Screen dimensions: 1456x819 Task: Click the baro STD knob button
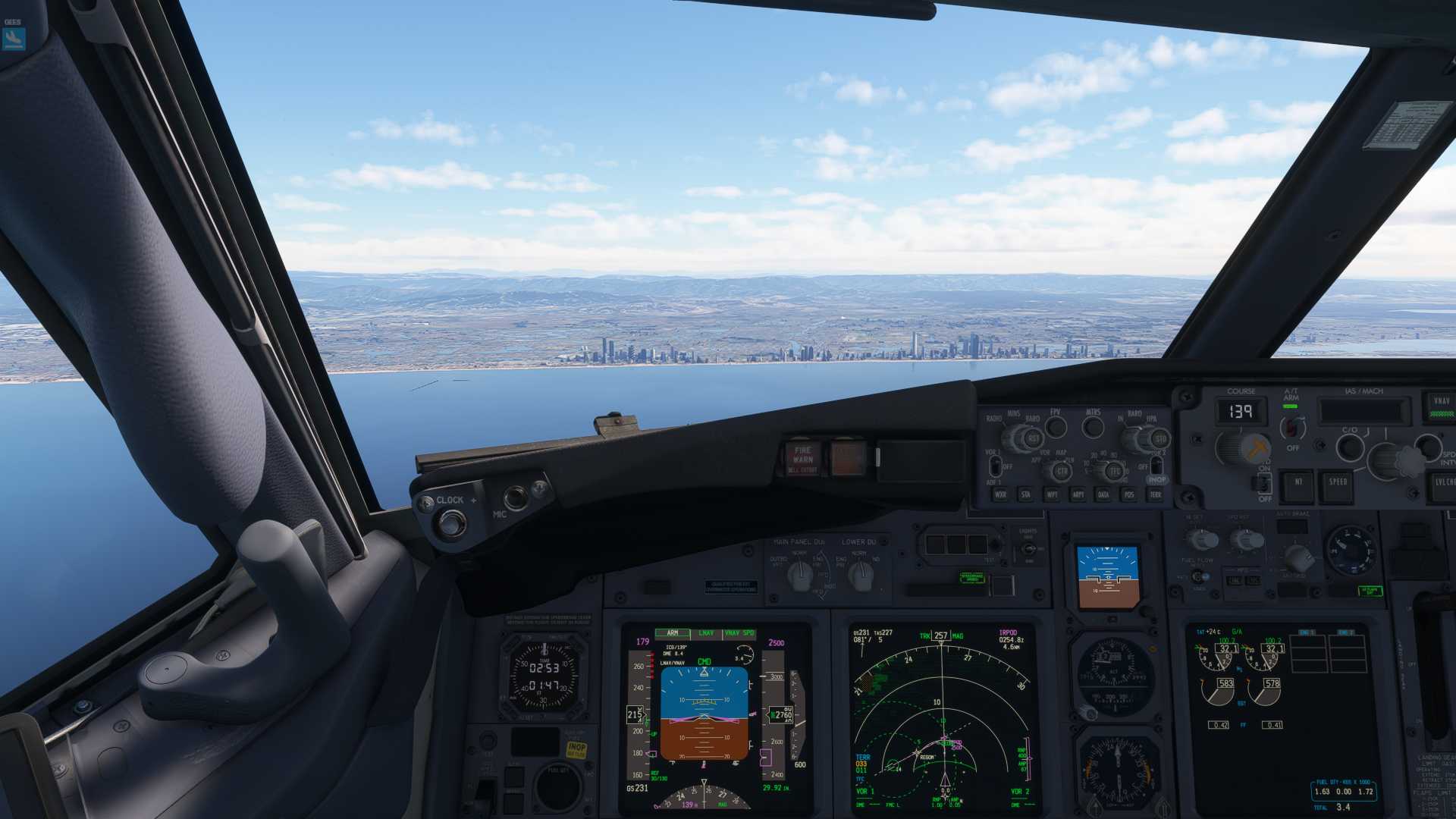tap(1160, 439)
